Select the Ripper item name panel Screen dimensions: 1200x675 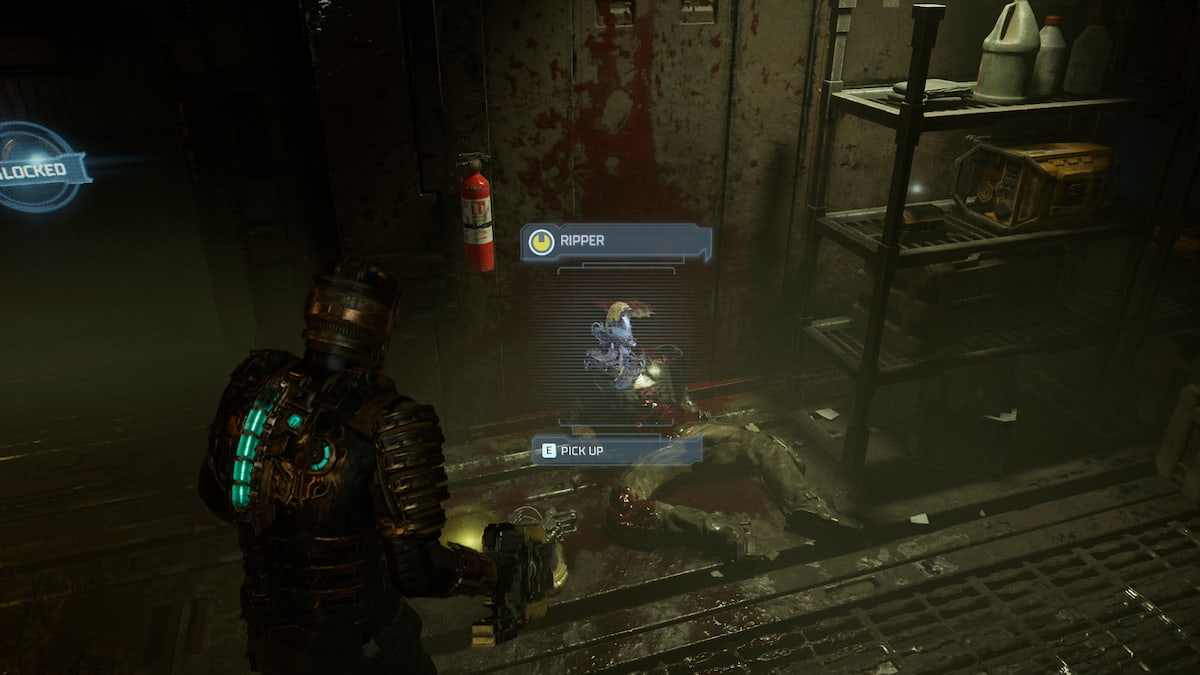(616, 242)
